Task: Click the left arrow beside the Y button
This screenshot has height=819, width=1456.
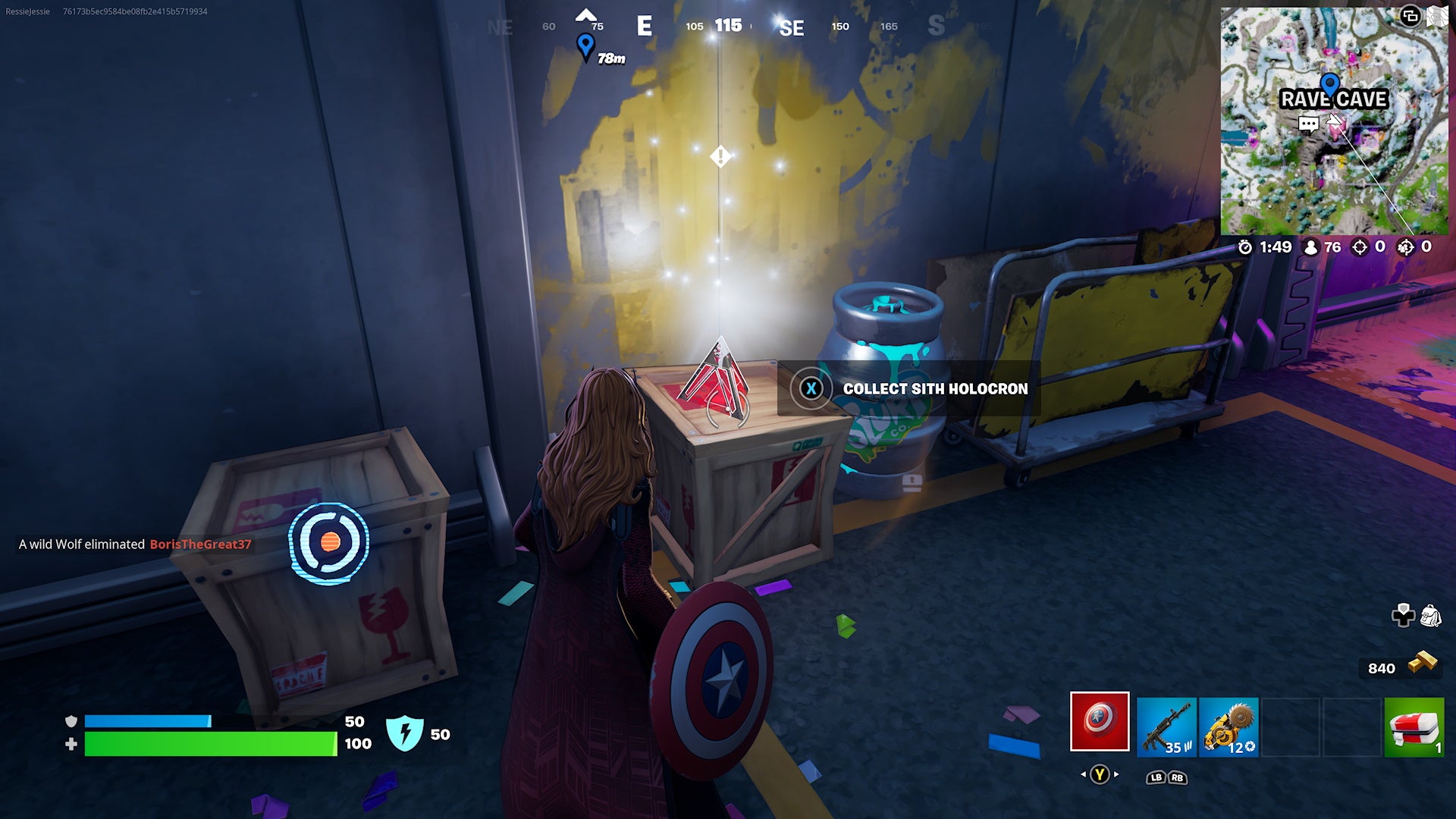Action: pyautogui.click(x=1084, y=775)
